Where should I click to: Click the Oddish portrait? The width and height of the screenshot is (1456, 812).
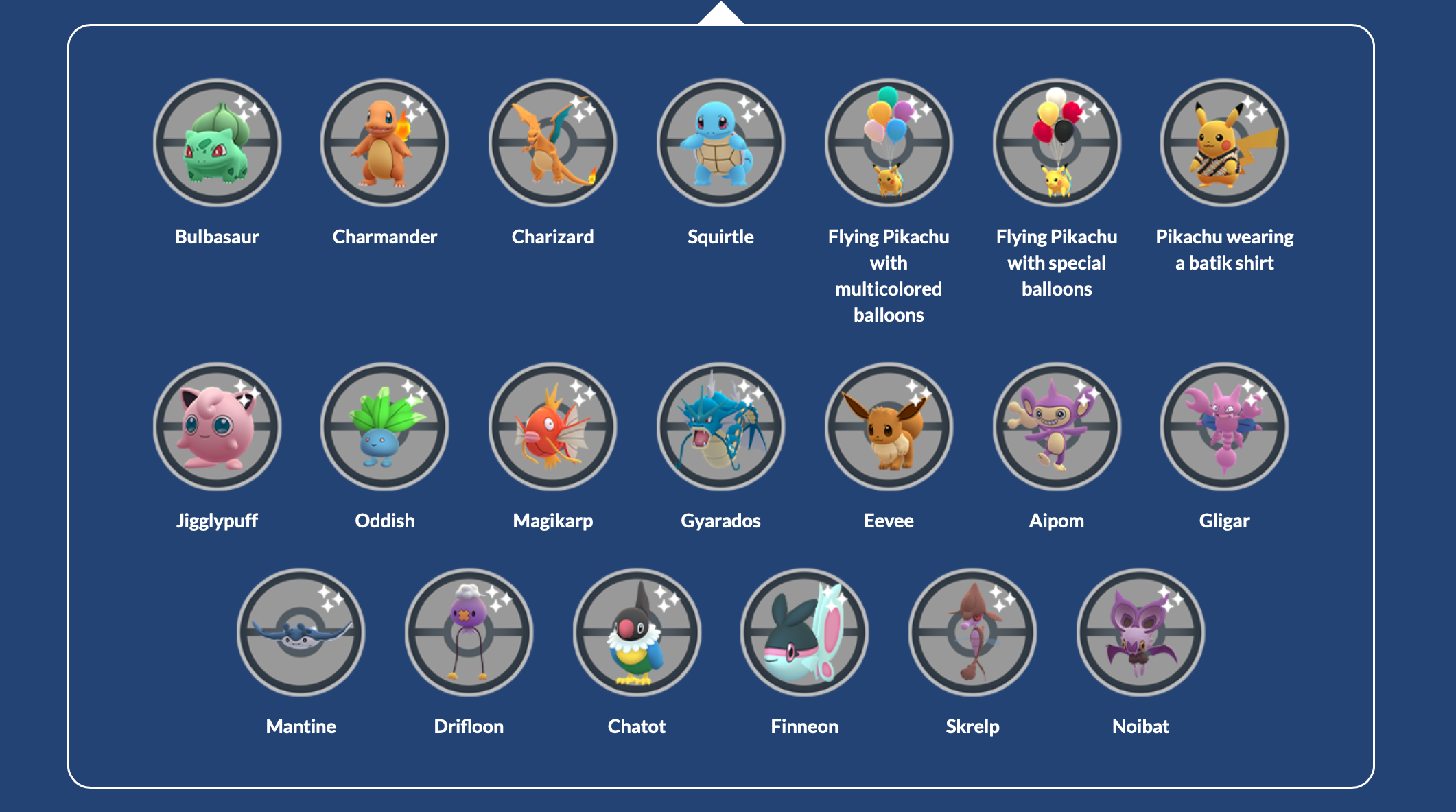[x=384, y=427]
